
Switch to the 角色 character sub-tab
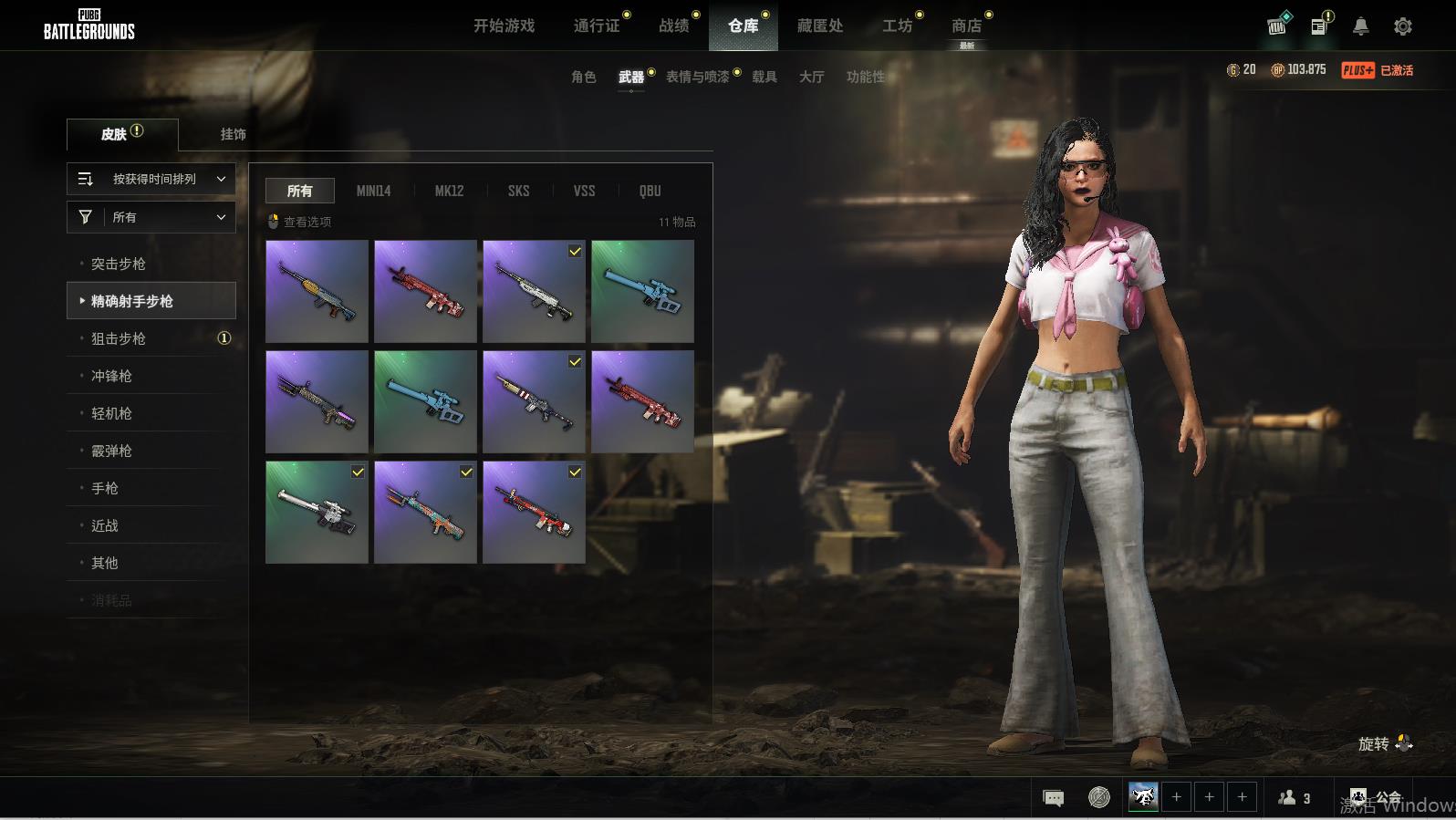584,78
